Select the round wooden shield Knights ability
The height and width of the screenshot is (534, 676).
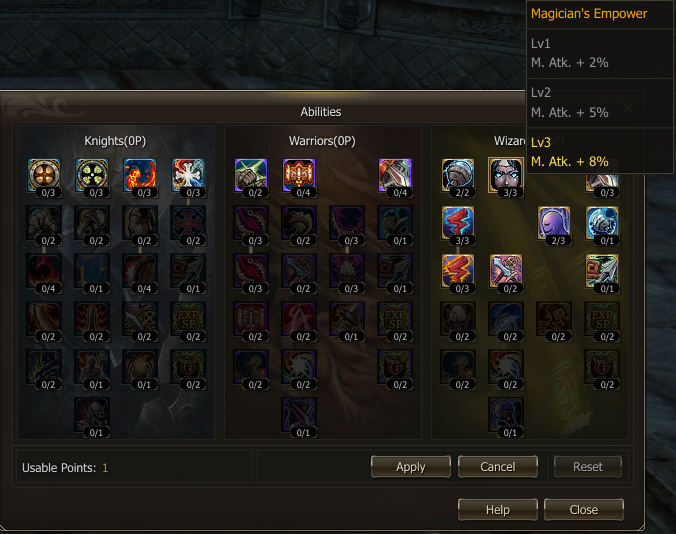click(x=44, y=174)
